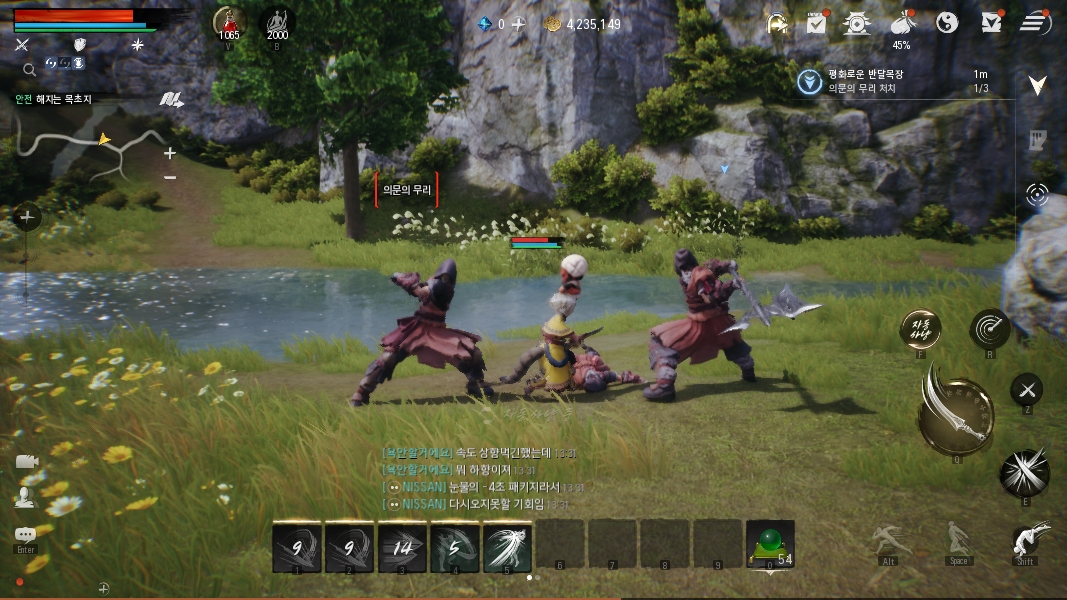Trigger the burst slash skill button

(1024, 471)
